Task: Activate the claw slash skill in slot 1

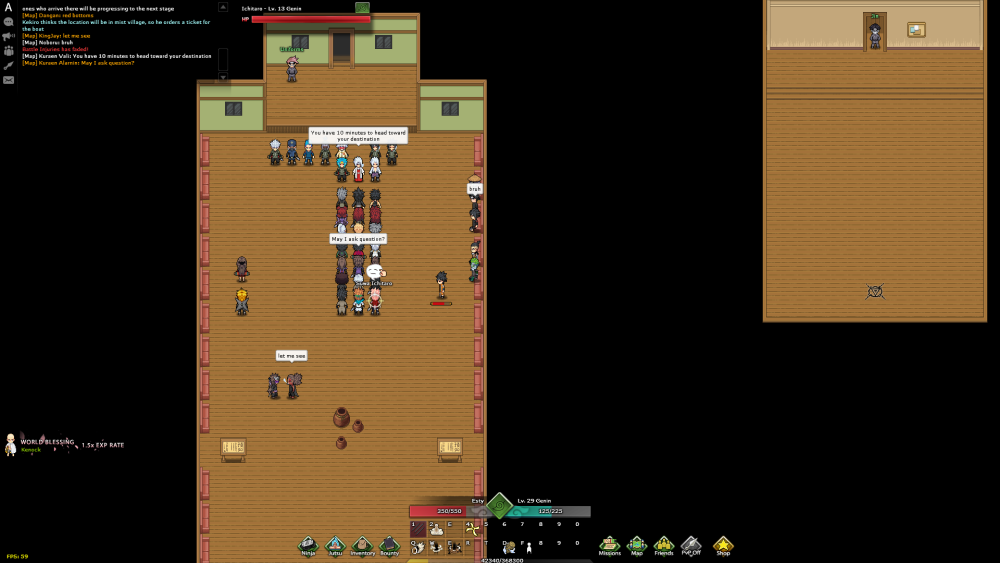Action: point(418,529)
